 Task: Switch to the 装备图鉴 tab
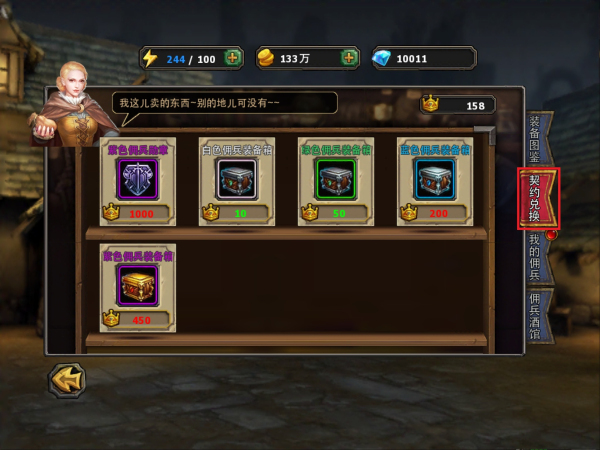click(536, 138)
